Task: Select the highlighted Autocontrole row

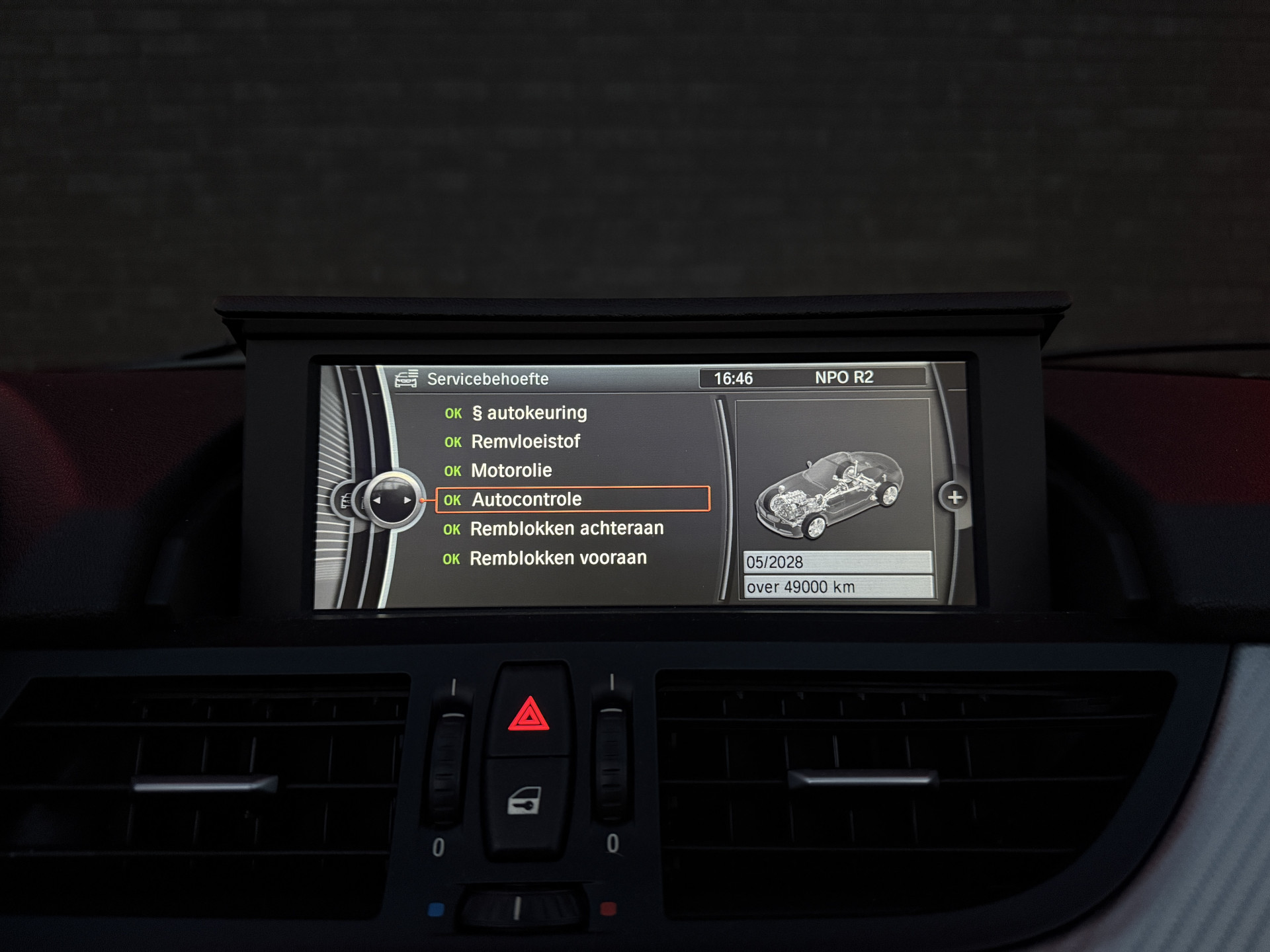Action: 573,500
